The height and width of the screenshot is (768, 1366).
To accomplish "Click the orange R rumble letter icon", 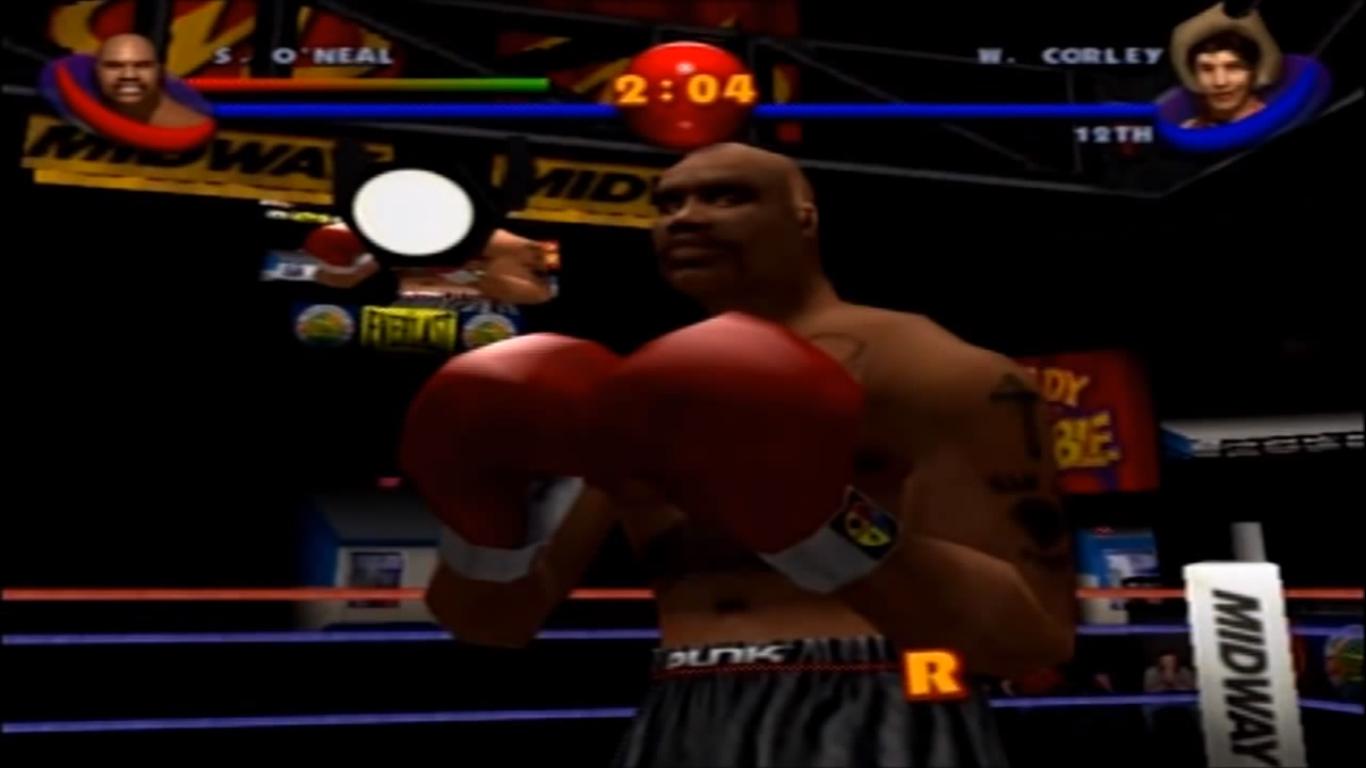I will coord(932,674).
